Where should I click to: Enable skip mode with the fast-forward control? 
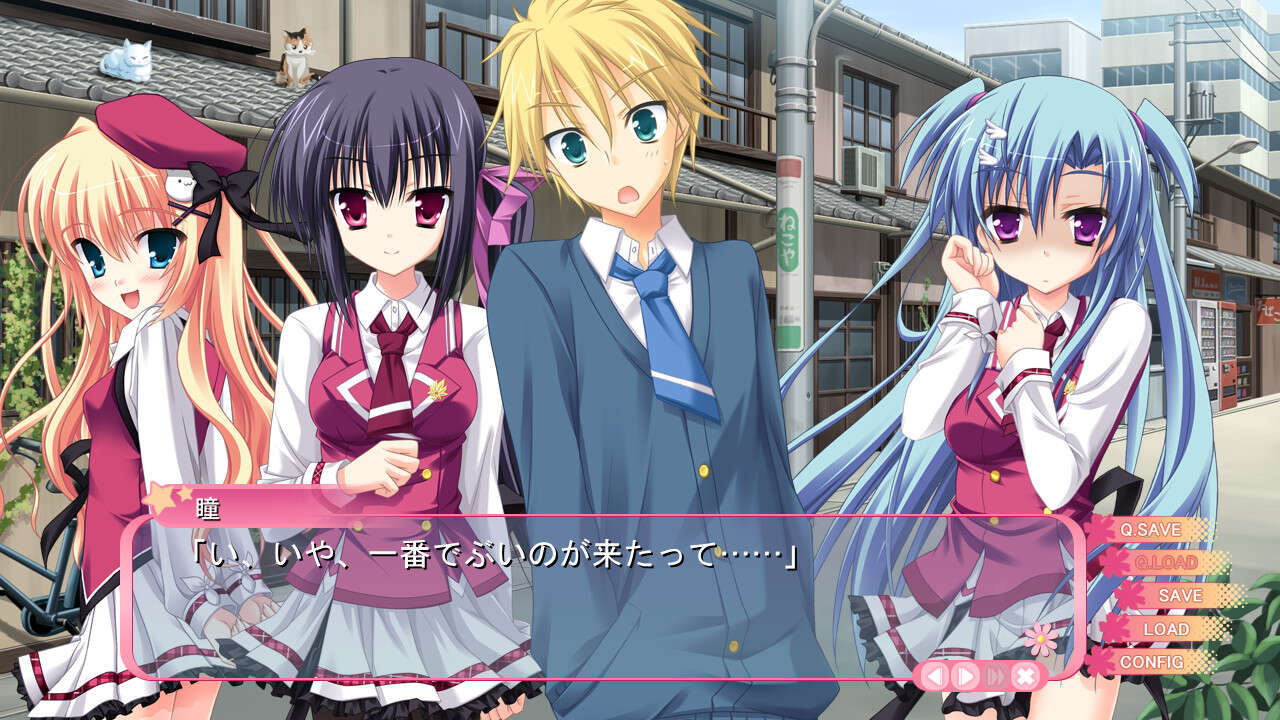pyautogui.click(x=994, y=675)
